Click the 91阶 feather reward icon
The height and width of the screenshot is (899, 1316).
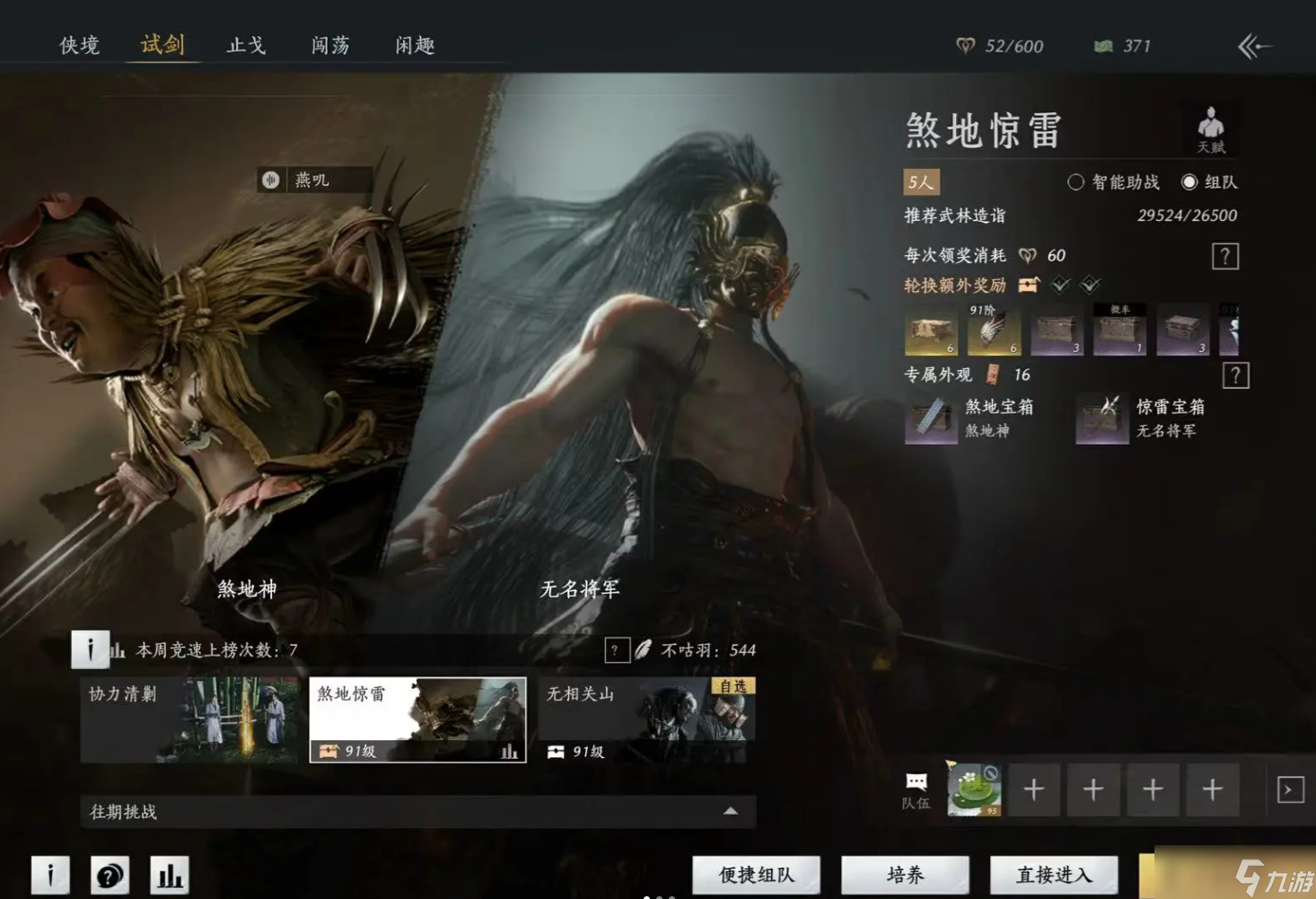994,330
